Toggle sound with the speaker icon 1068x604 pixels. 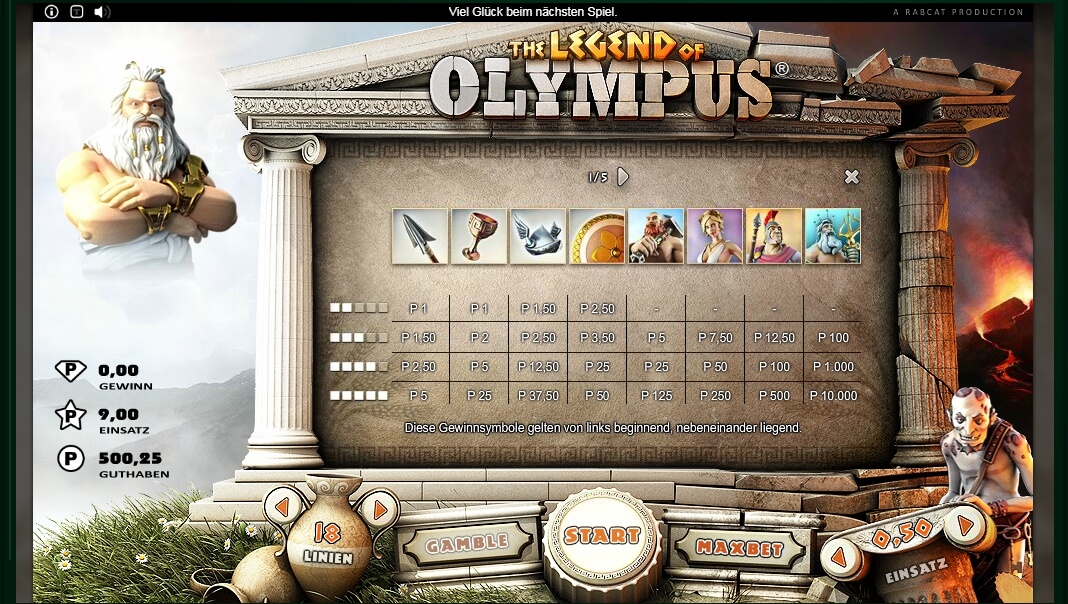[102, 12]
